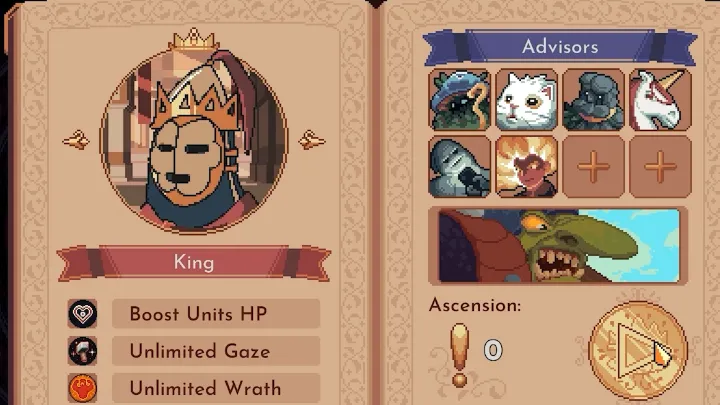Image resolution: width=720 pixels, height=405 pixels.
Task: Select the blue-hatted frog advisor
Action: click(460, 99)
